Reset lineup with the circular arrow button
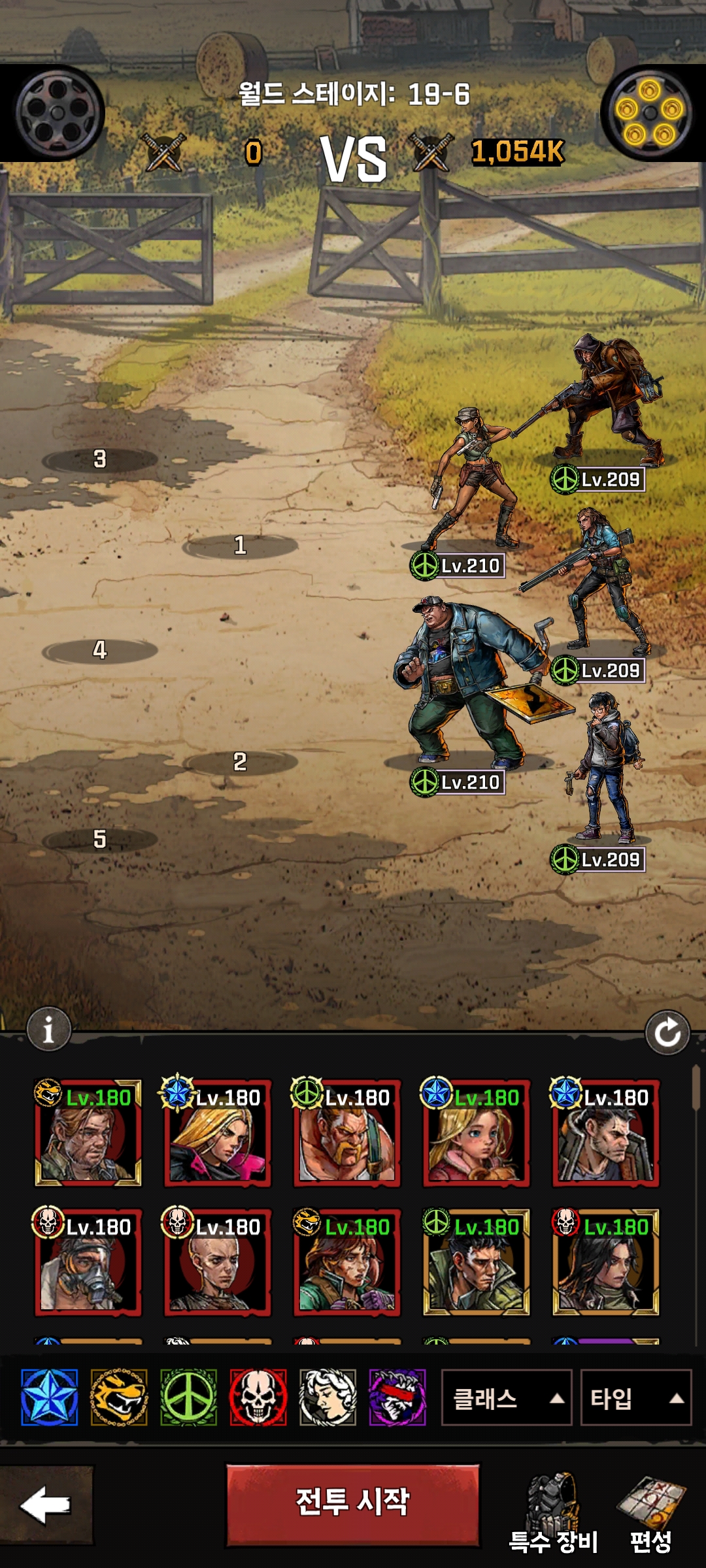The image size is (706, 1568). coord(667,1032)
